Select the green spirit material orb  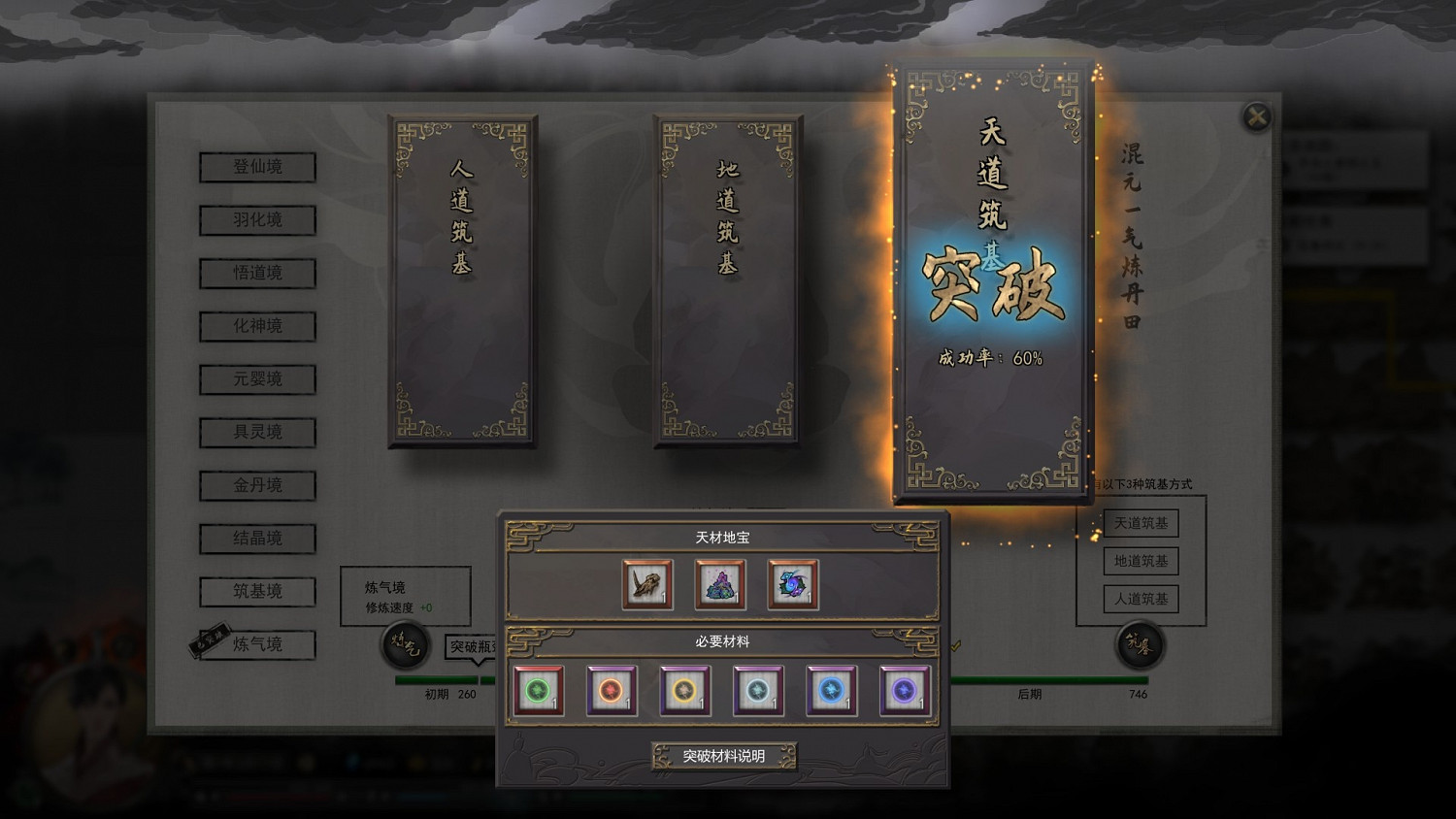pyautogui.click(x=539, y=690)
